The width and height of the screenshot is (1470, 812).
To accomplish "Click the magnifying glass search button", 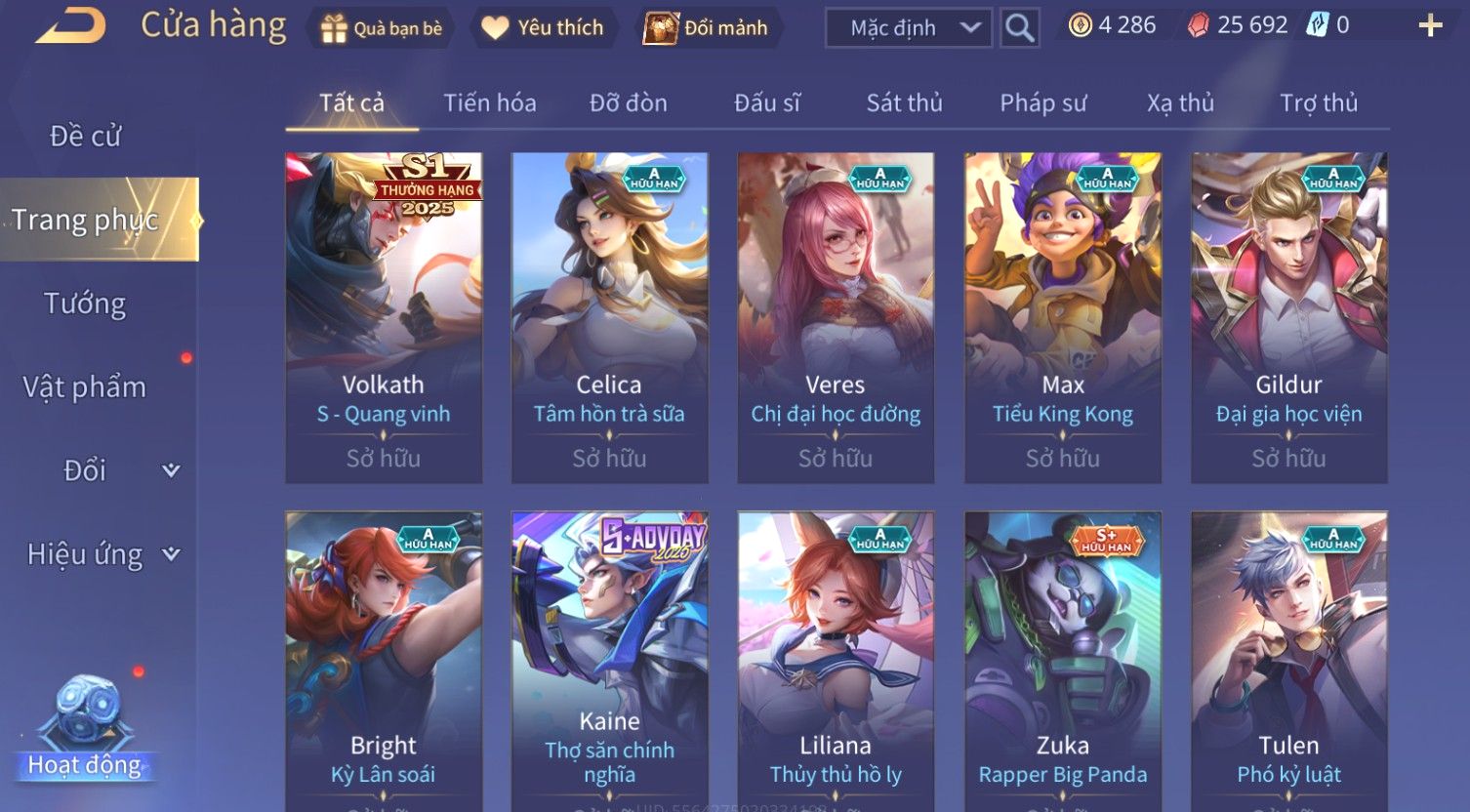I will (x=1019, y=28).
